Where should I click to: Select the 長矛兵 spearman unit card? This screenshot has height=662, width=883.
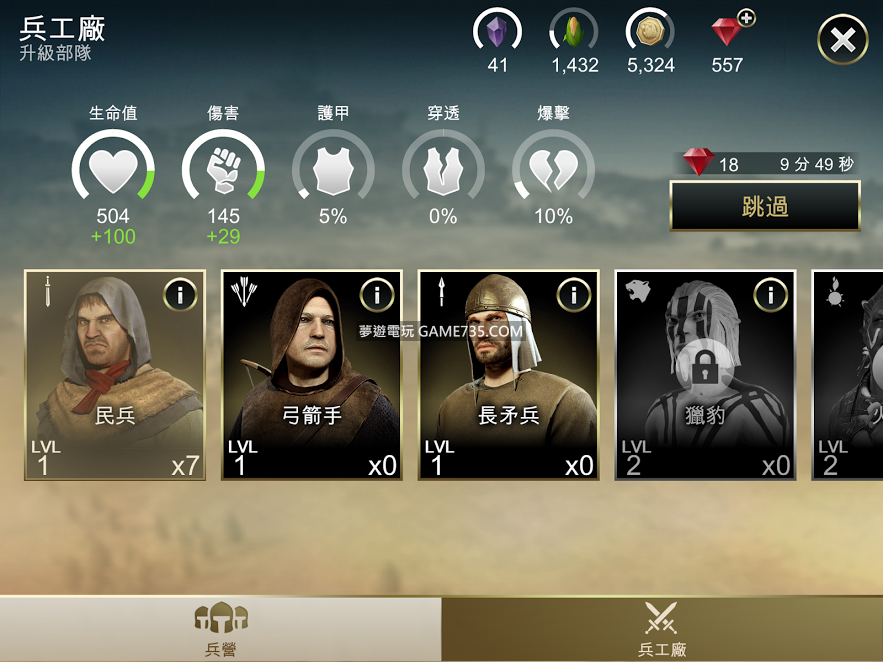coord(509,375)
